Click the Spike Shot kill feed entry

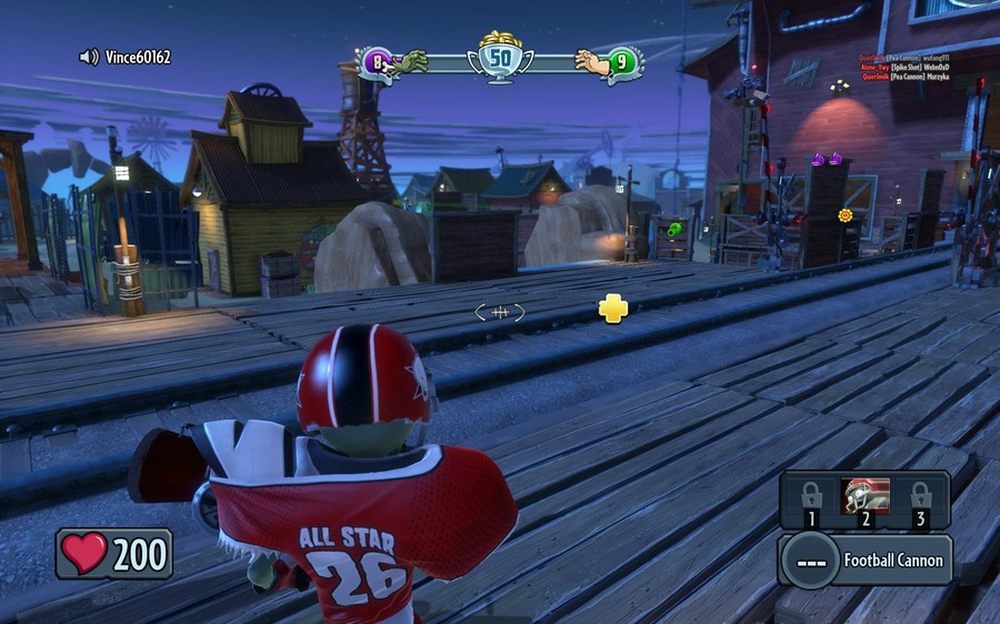tap(904, 67)
